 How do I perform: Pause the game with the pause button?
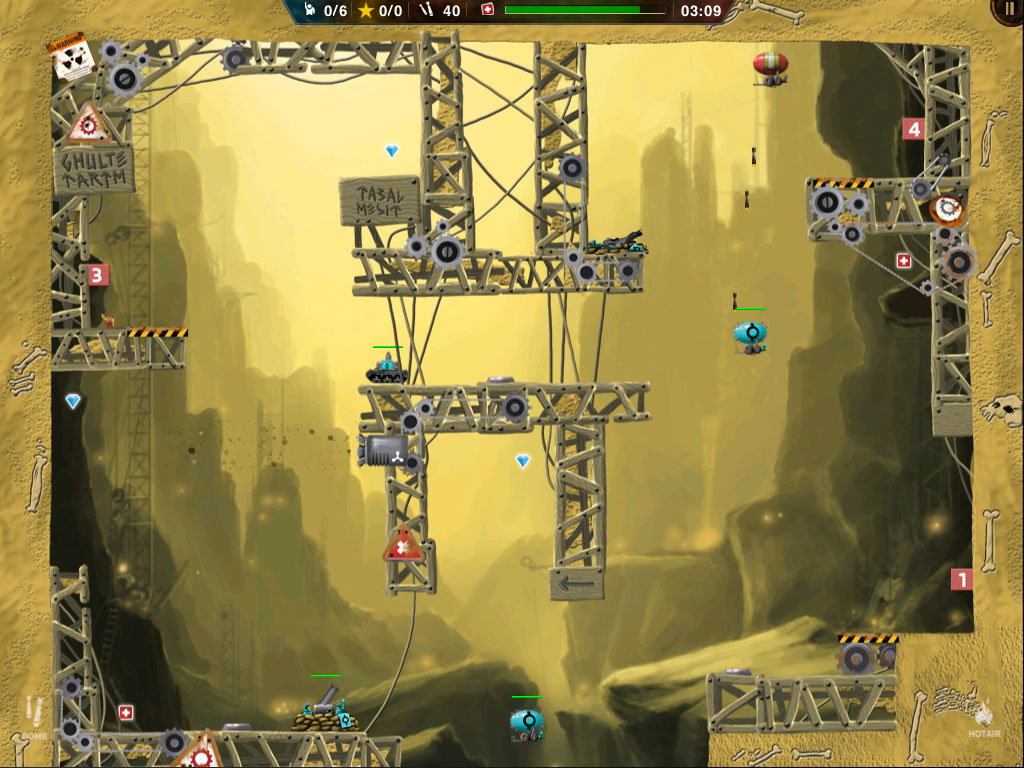click(x=1008, y=10)
